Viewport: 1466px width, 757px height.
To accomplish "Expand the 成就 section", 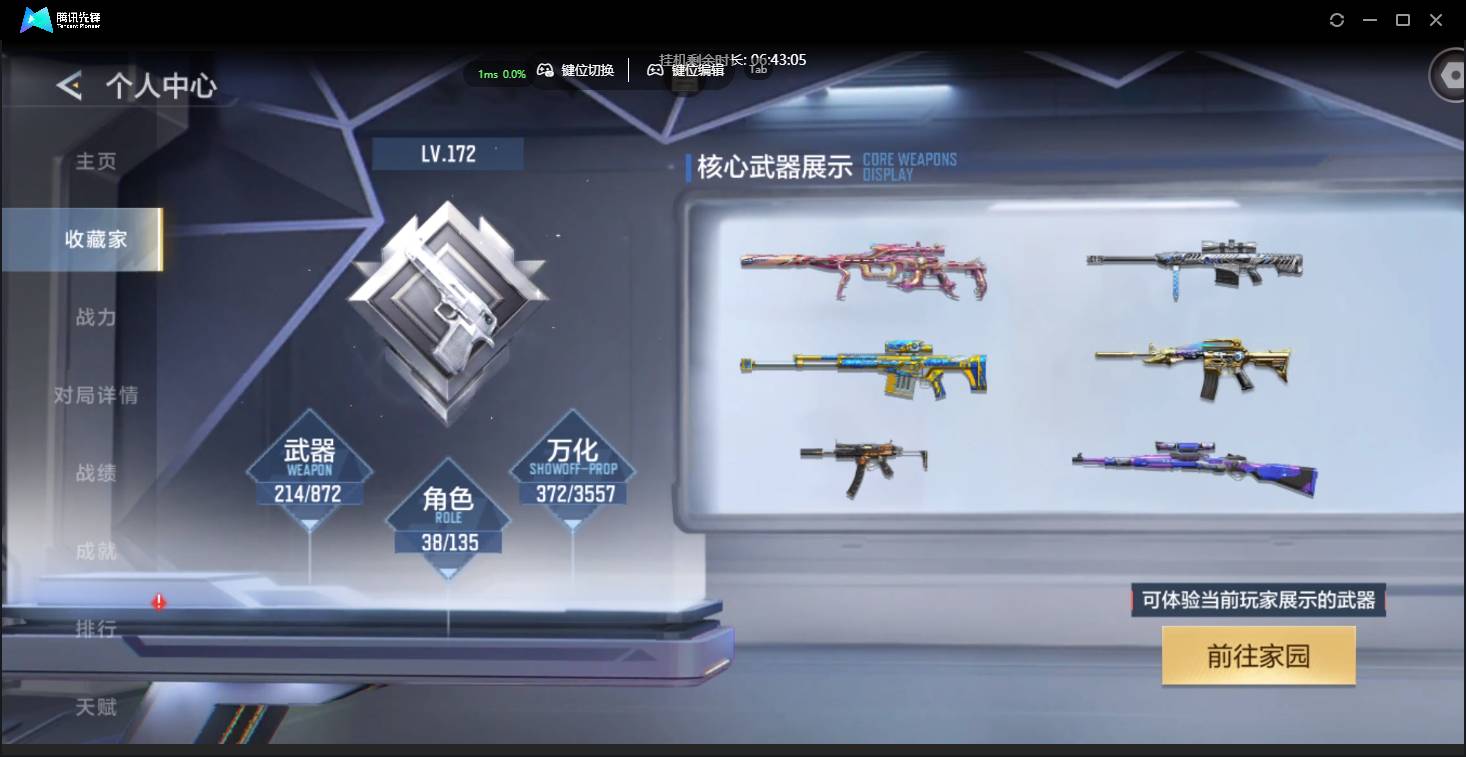I will tap(95, 551).
